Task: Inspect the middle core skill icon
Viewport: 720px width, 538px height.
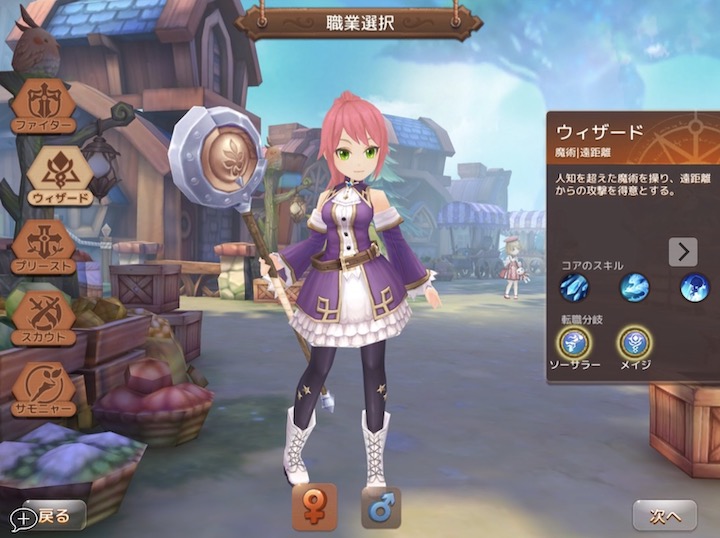Action: (634, 288)
